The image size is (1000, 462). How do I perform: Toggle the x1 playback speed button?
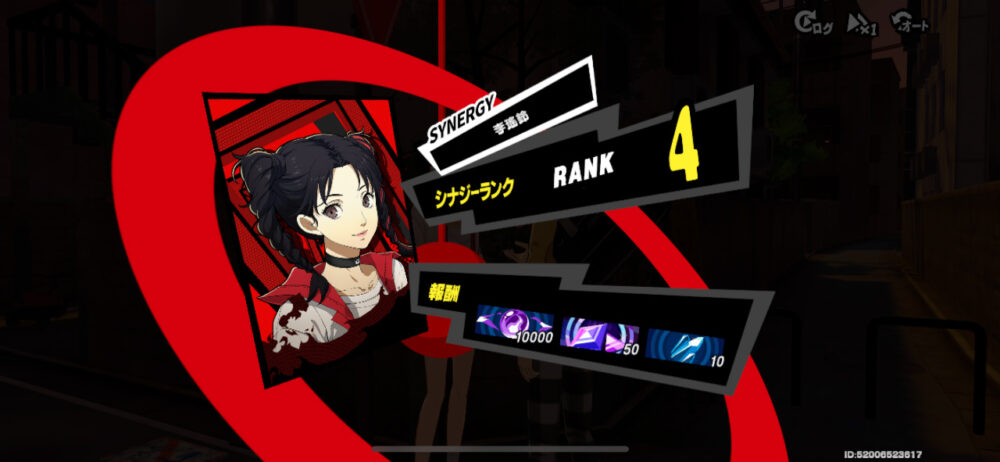[x=862, y=23]
